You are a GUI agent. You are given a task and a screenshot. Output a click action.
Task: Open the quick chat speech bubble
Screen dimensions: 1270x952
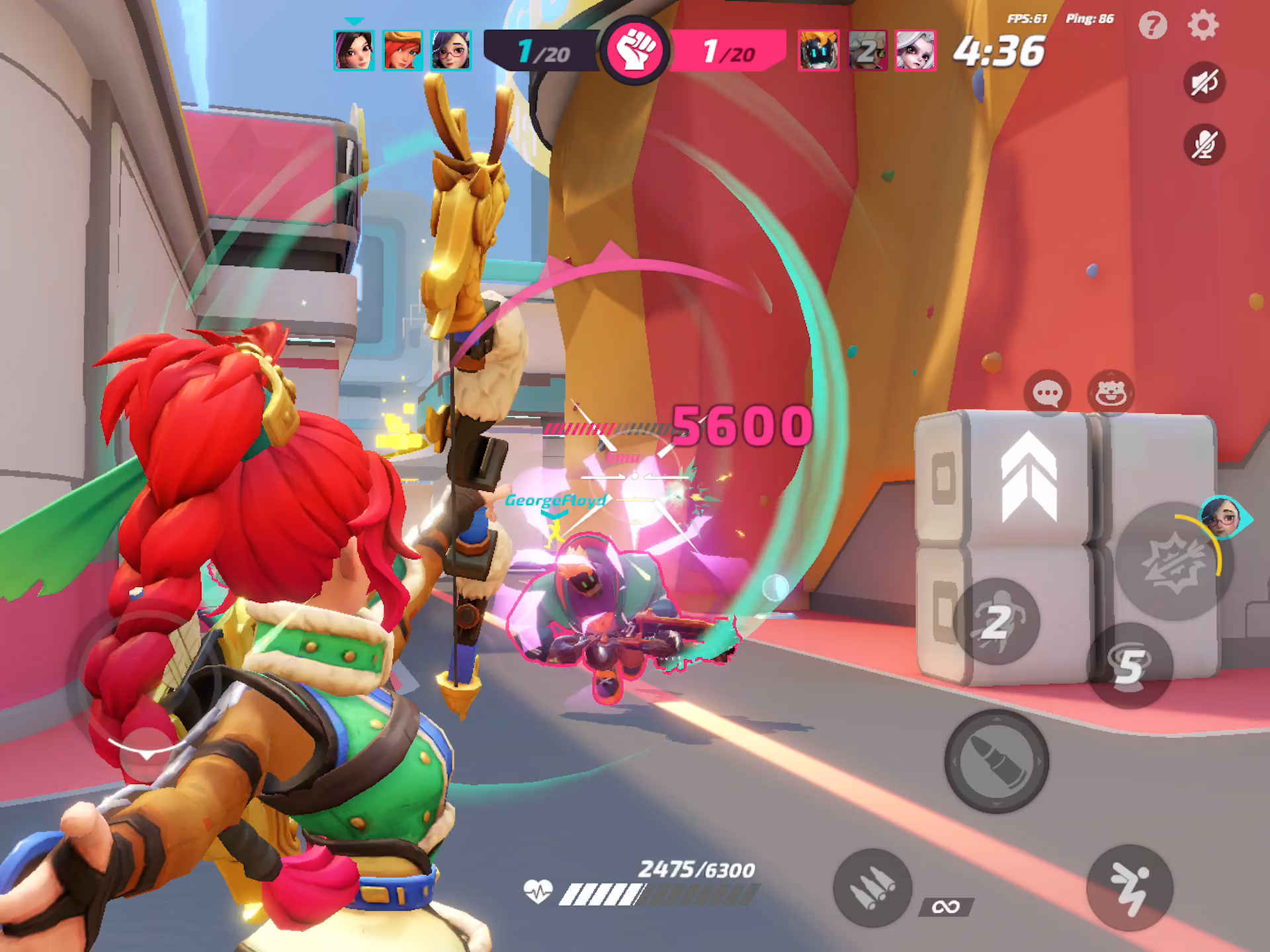coord(1047,393)
